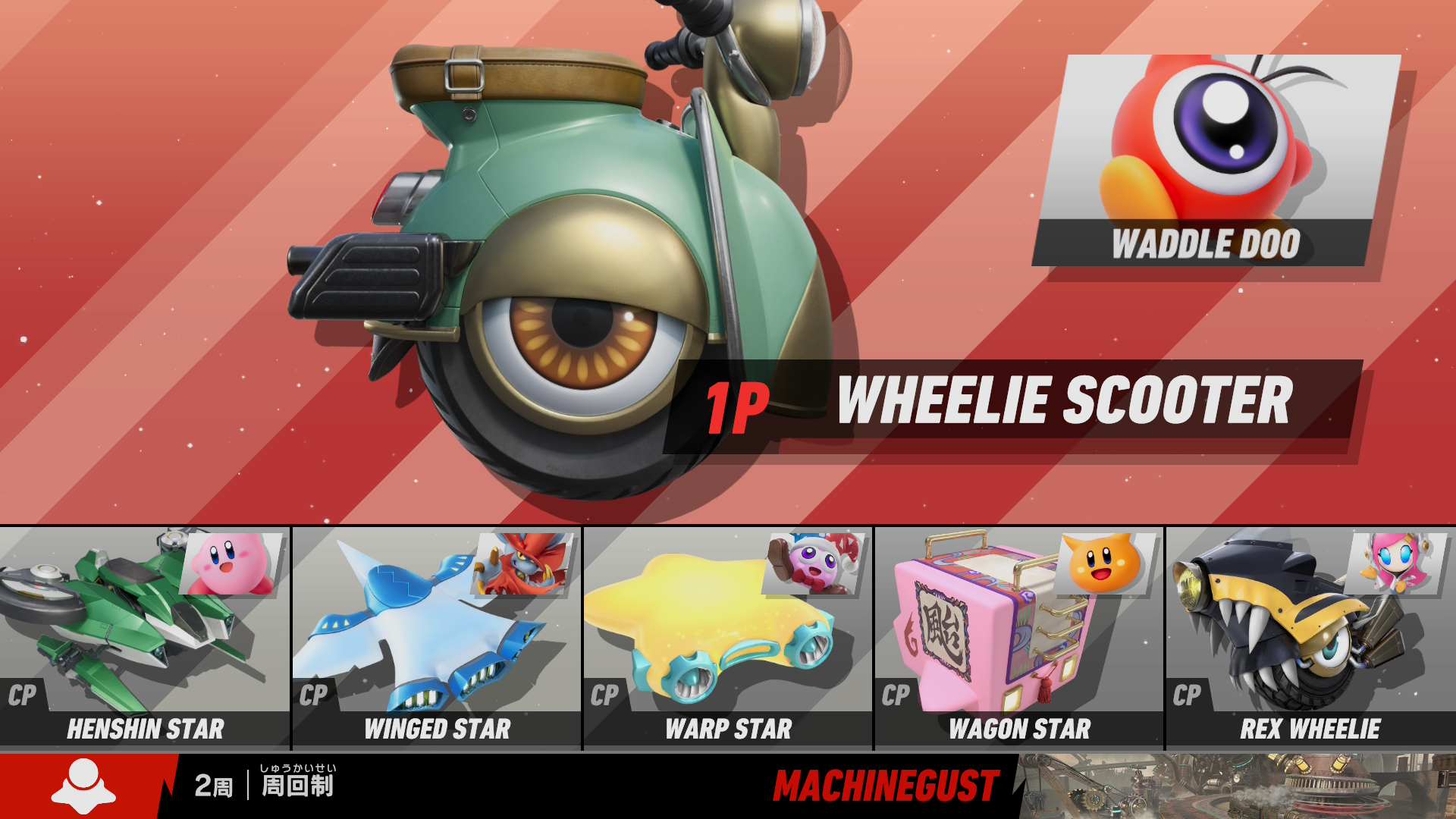Choose the Winged Star machine tile

click(x=437, y=638)
